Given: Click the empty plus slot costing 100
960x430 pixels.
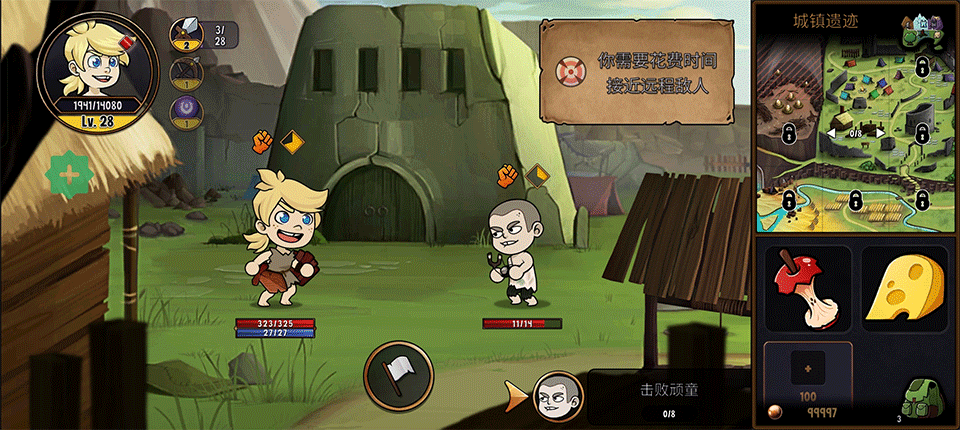Looking at the screenshot, I should (808, 370).
